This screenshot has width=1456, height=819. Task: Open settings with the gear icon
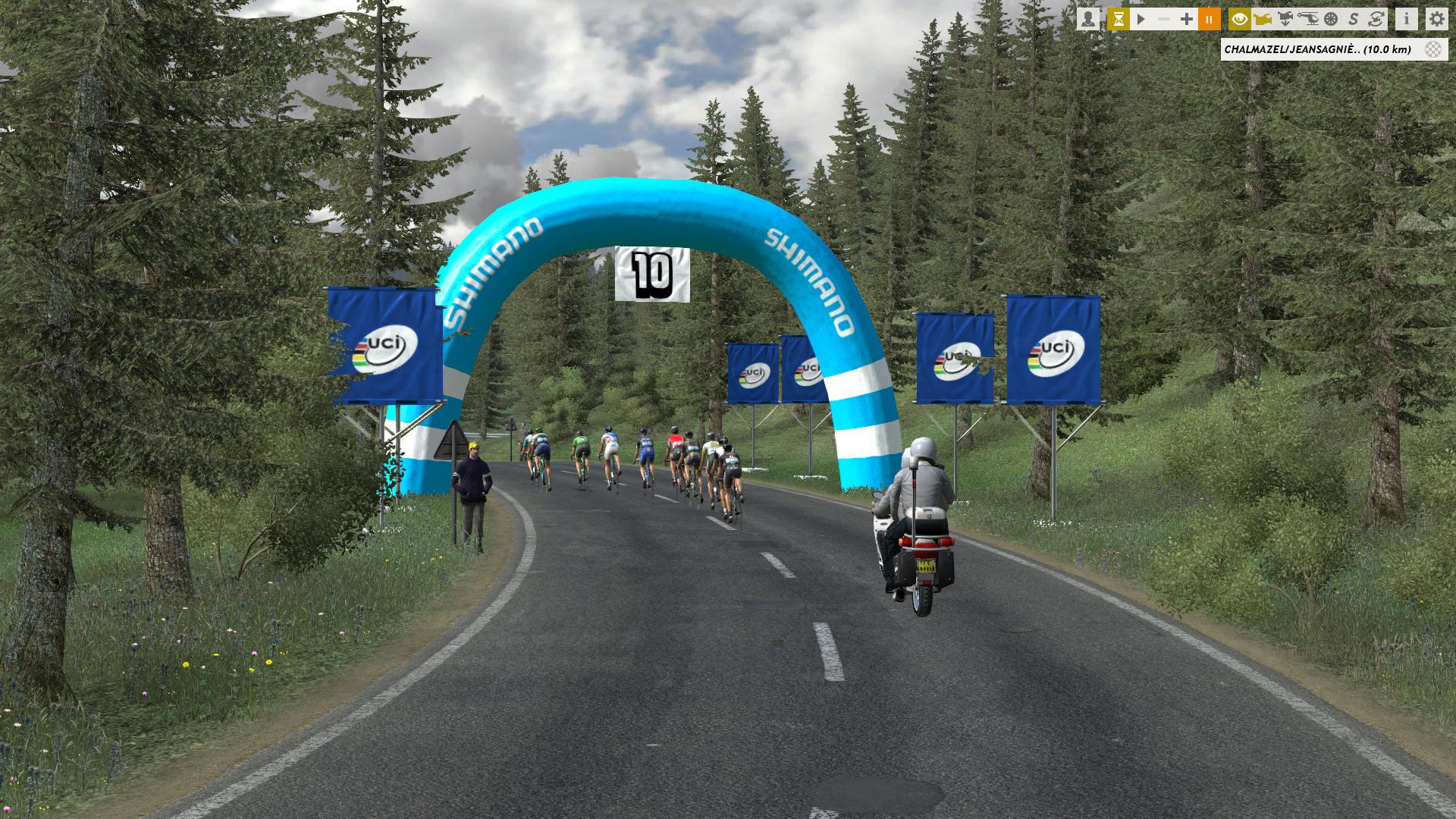[1436, 19]
